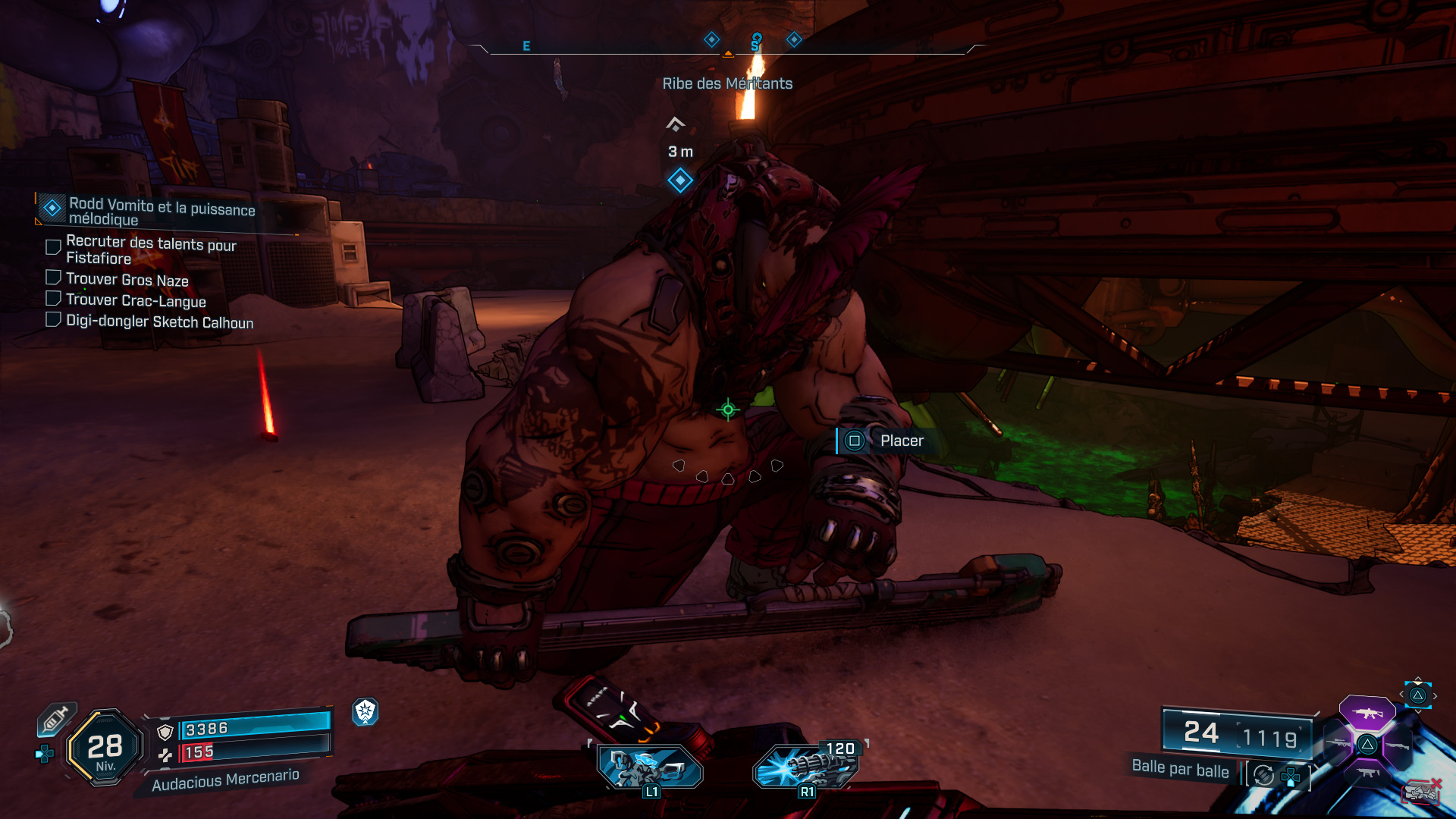Screen dimensions: 1456x819
Task: Click the 'Ribe des Méritants' location label
Action: coord(726,83)
